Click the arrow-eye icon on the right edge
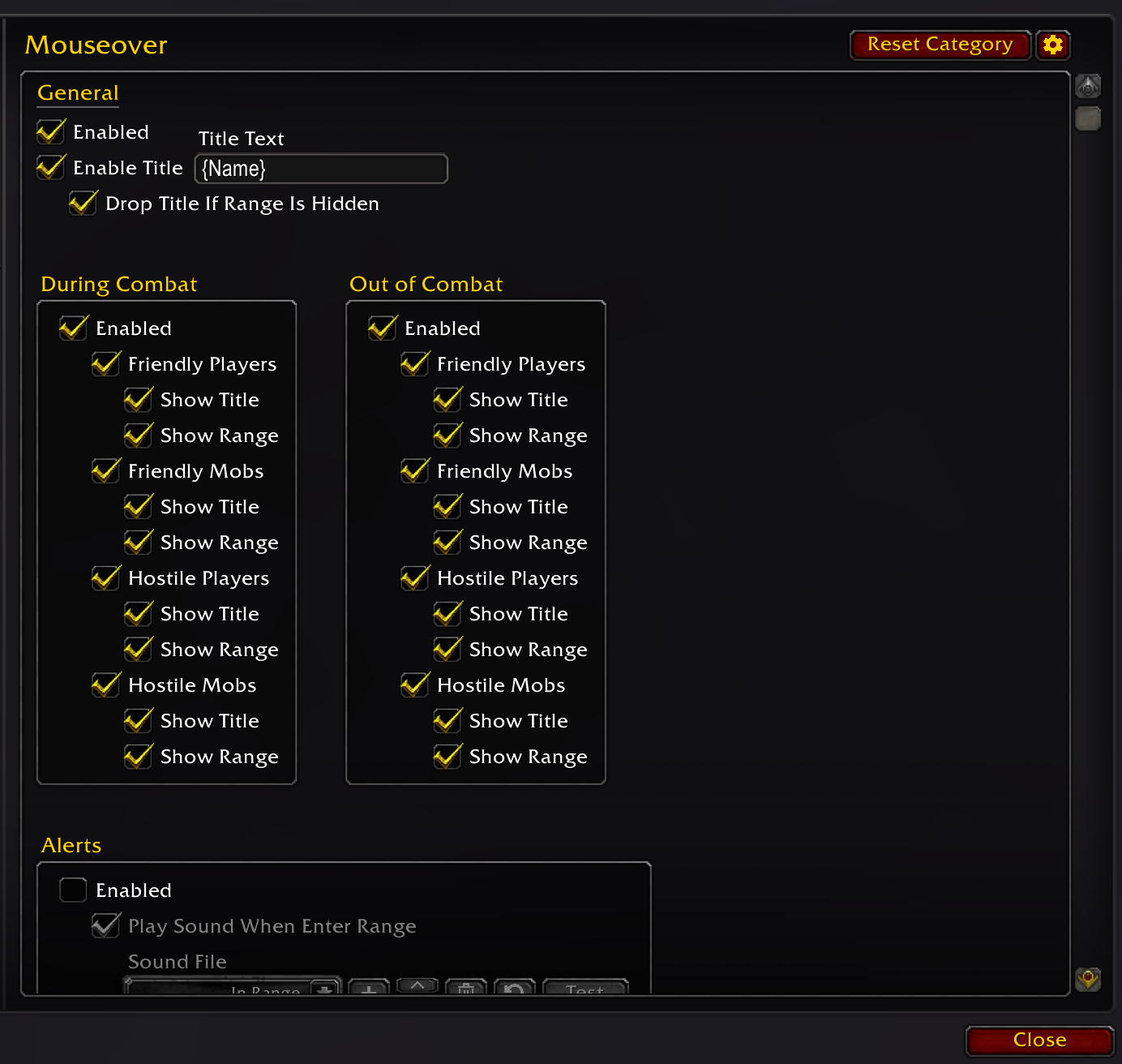The height and width of the screenshot is (1064, 1122). 1089,86
